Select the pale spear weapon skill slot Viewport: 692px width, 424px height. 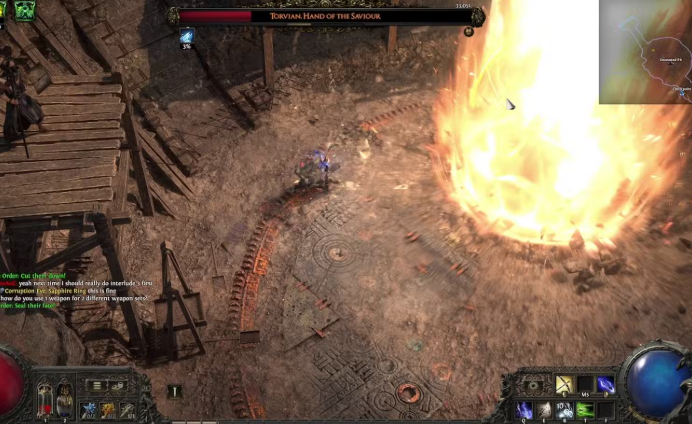pyautogui.click(x=127, y=409)
